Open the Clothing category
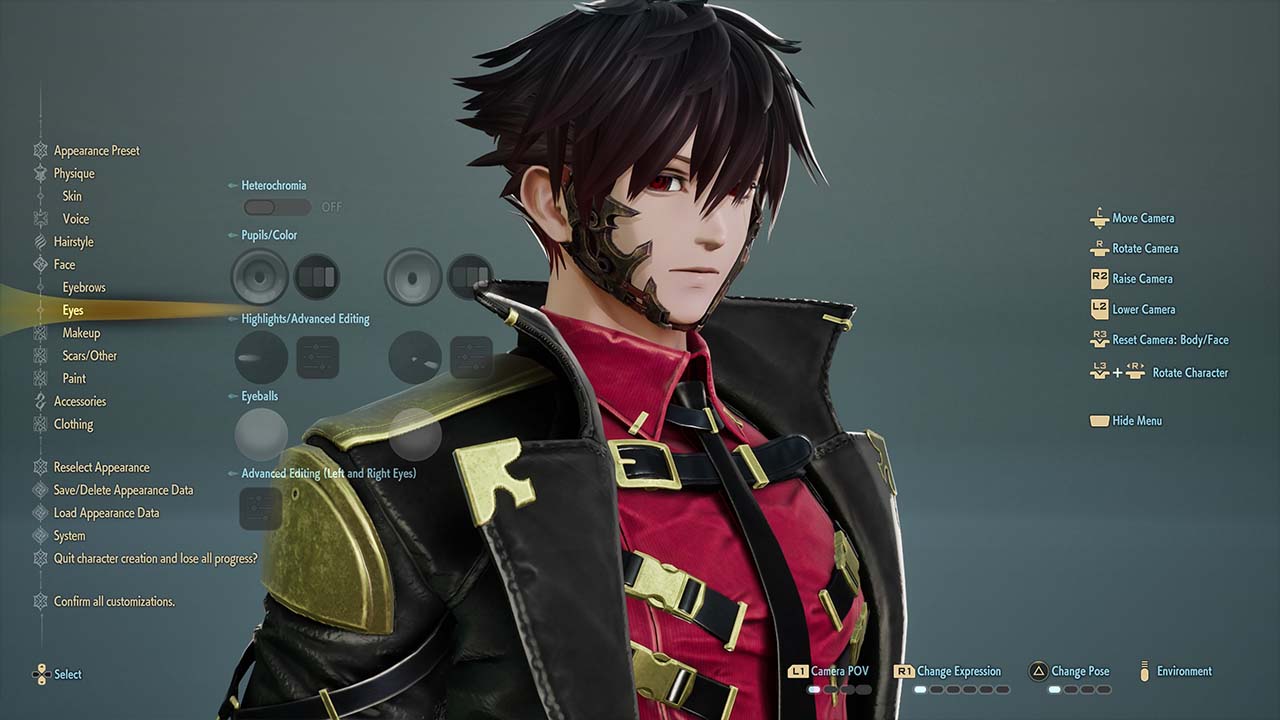The image size is (1280, 720). point(73,425)
